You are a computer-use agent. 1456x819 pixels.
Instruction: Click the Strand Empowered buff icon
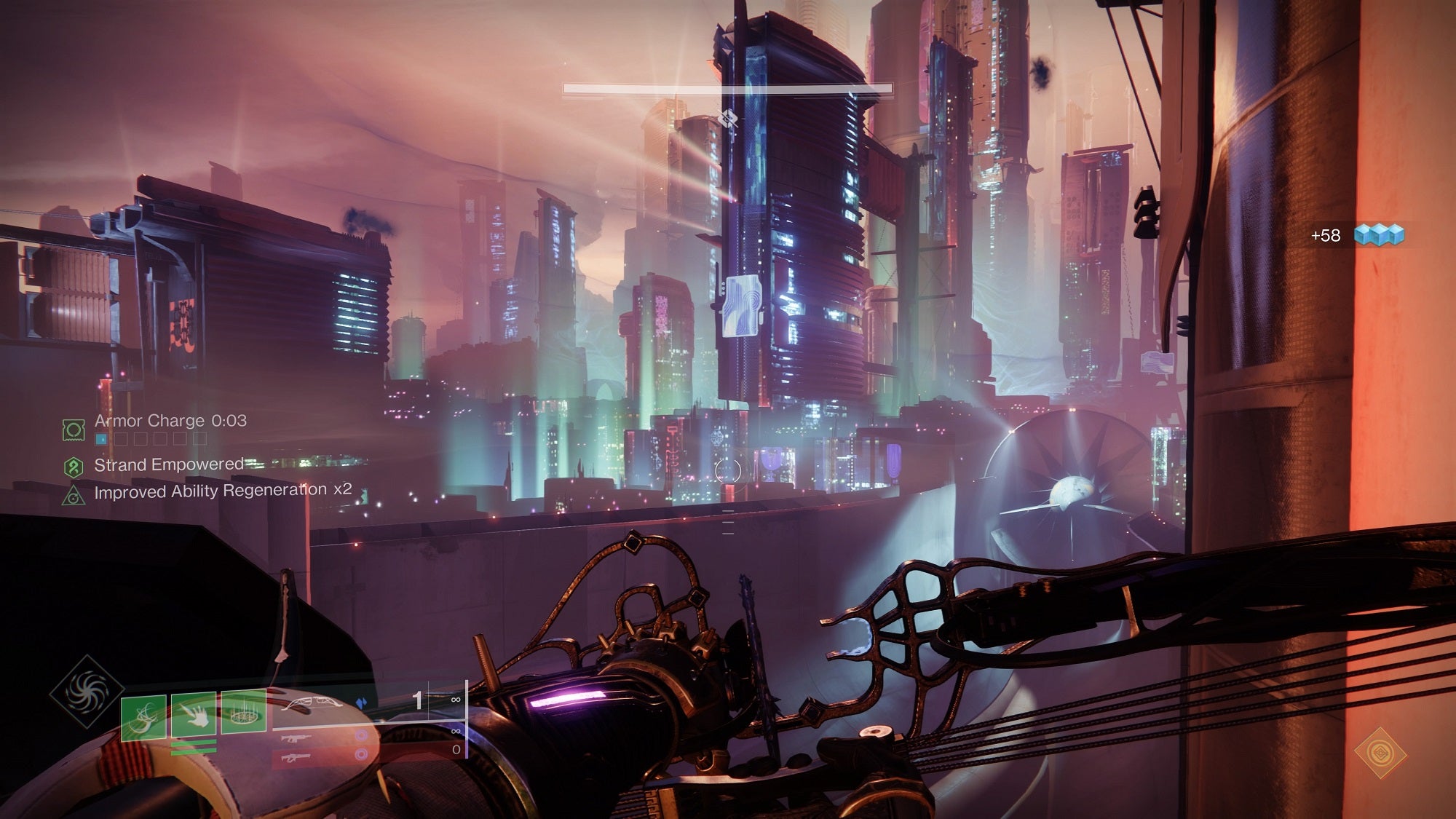(x=74, y=466)
